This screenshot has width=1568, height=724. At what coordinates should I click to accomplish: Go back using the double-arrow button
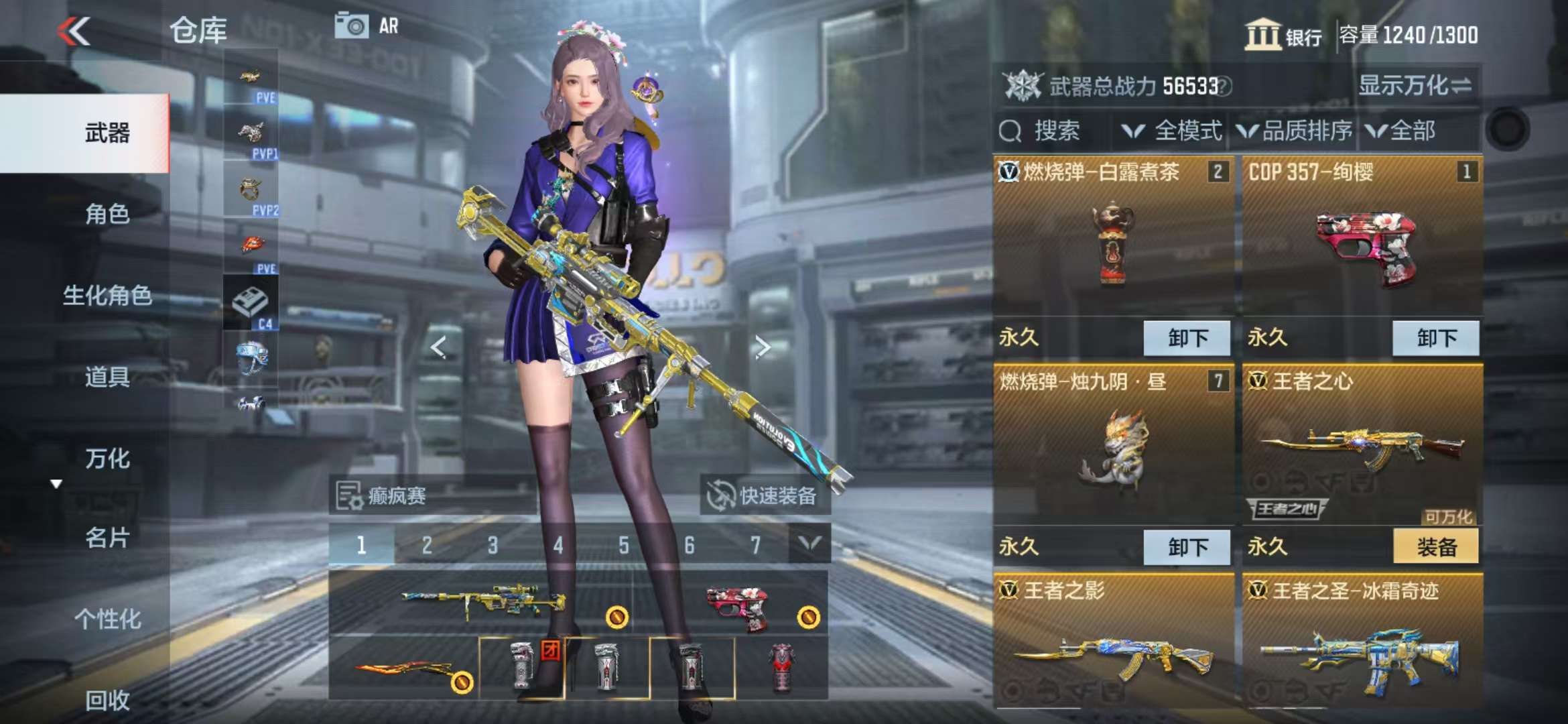tap(74, 32)
